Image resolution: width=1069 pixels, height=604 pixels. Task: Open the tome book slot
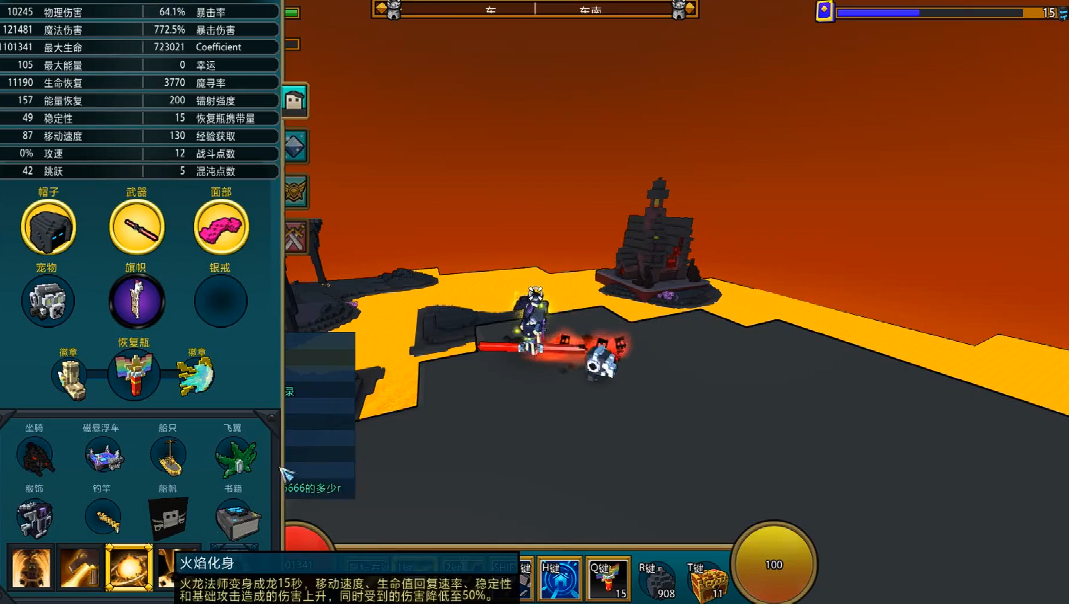[x=237, y=519]
